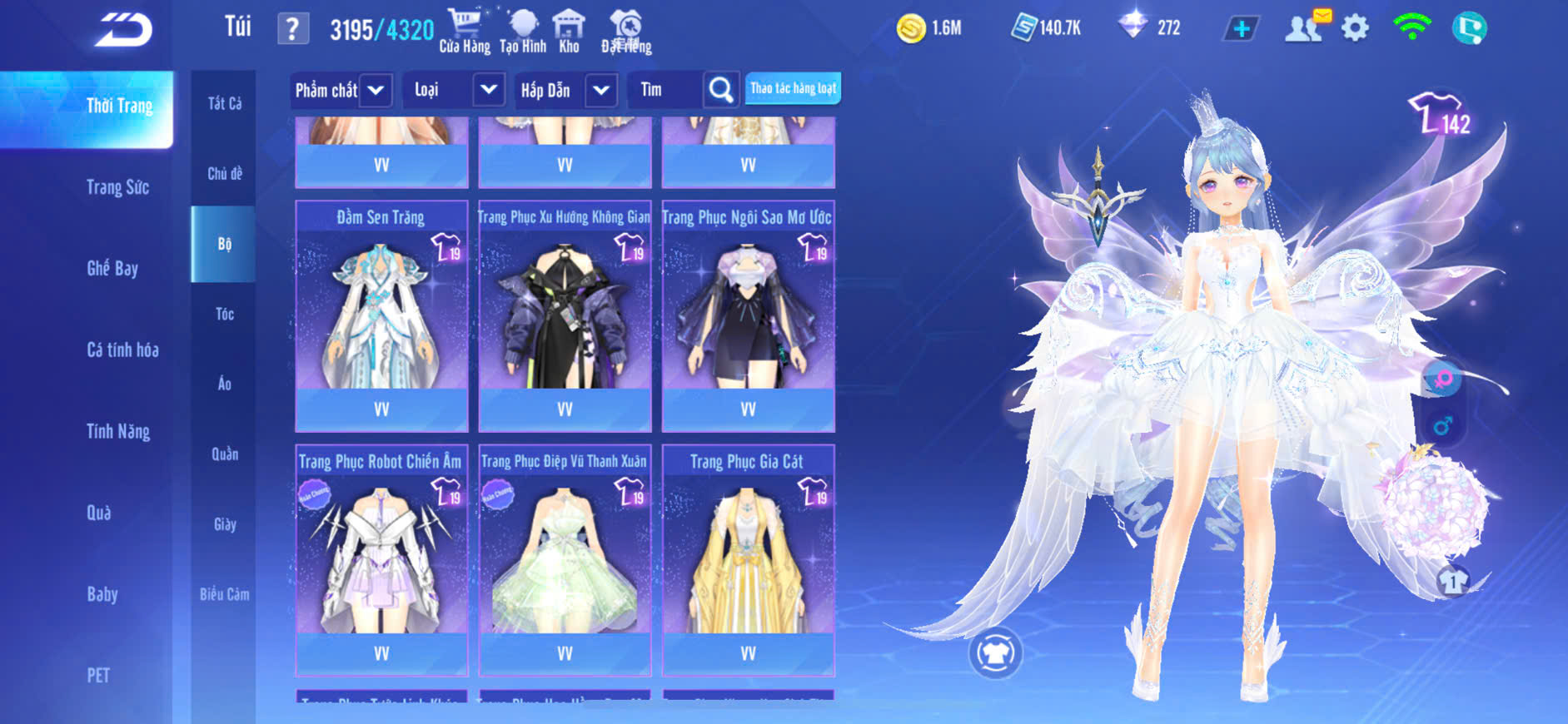Image resolution: width=1568 pixels, height=724 pixels.
Task: Expand the Hấp Dẫn sort dropdown
Action: [x=601, y=90]
